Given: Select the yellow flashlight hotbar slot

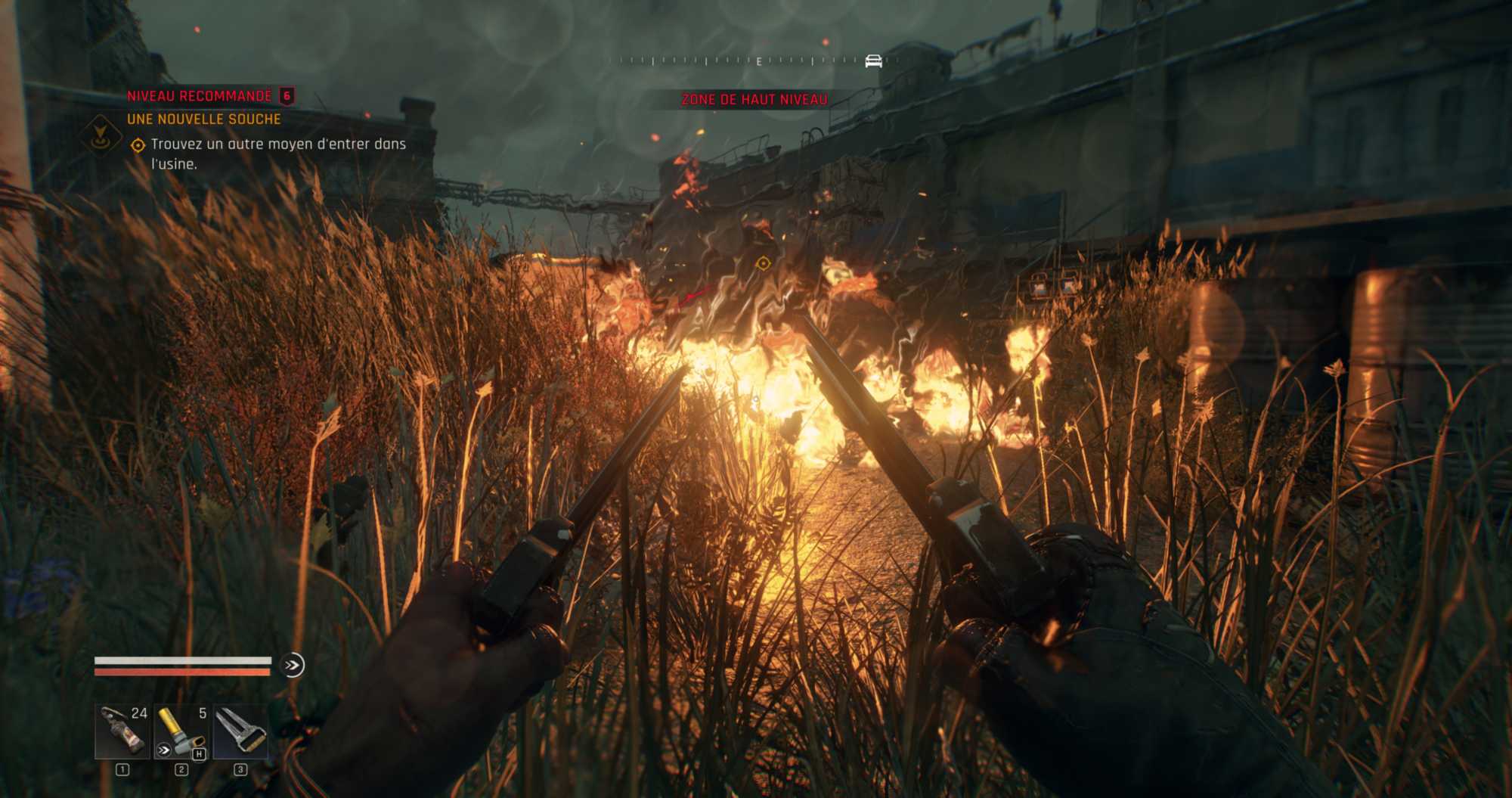Looking at the screenshot, I should point(181,731).
